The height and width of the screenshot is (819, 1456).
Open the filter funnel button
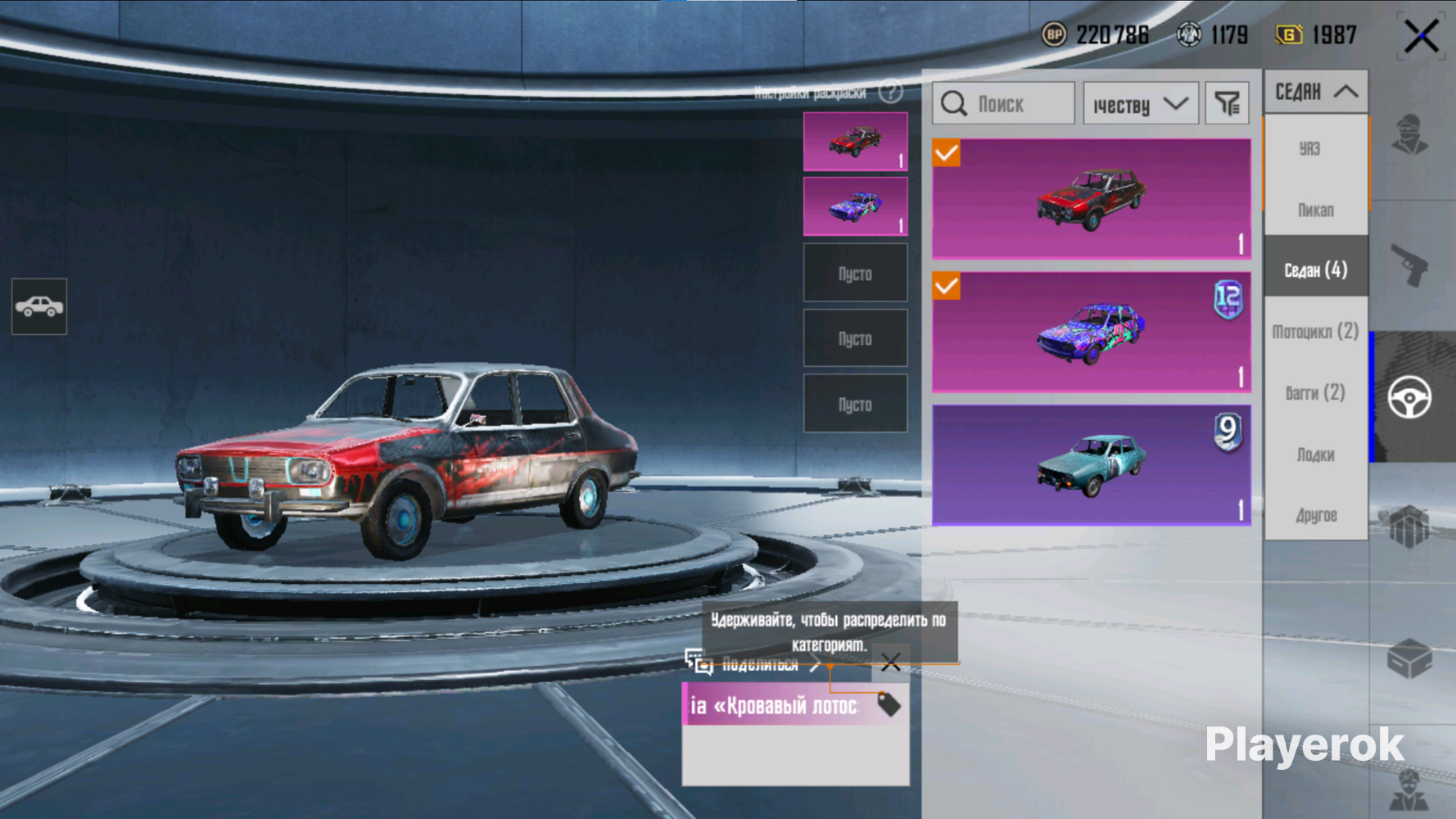(x=1227, y=104)
